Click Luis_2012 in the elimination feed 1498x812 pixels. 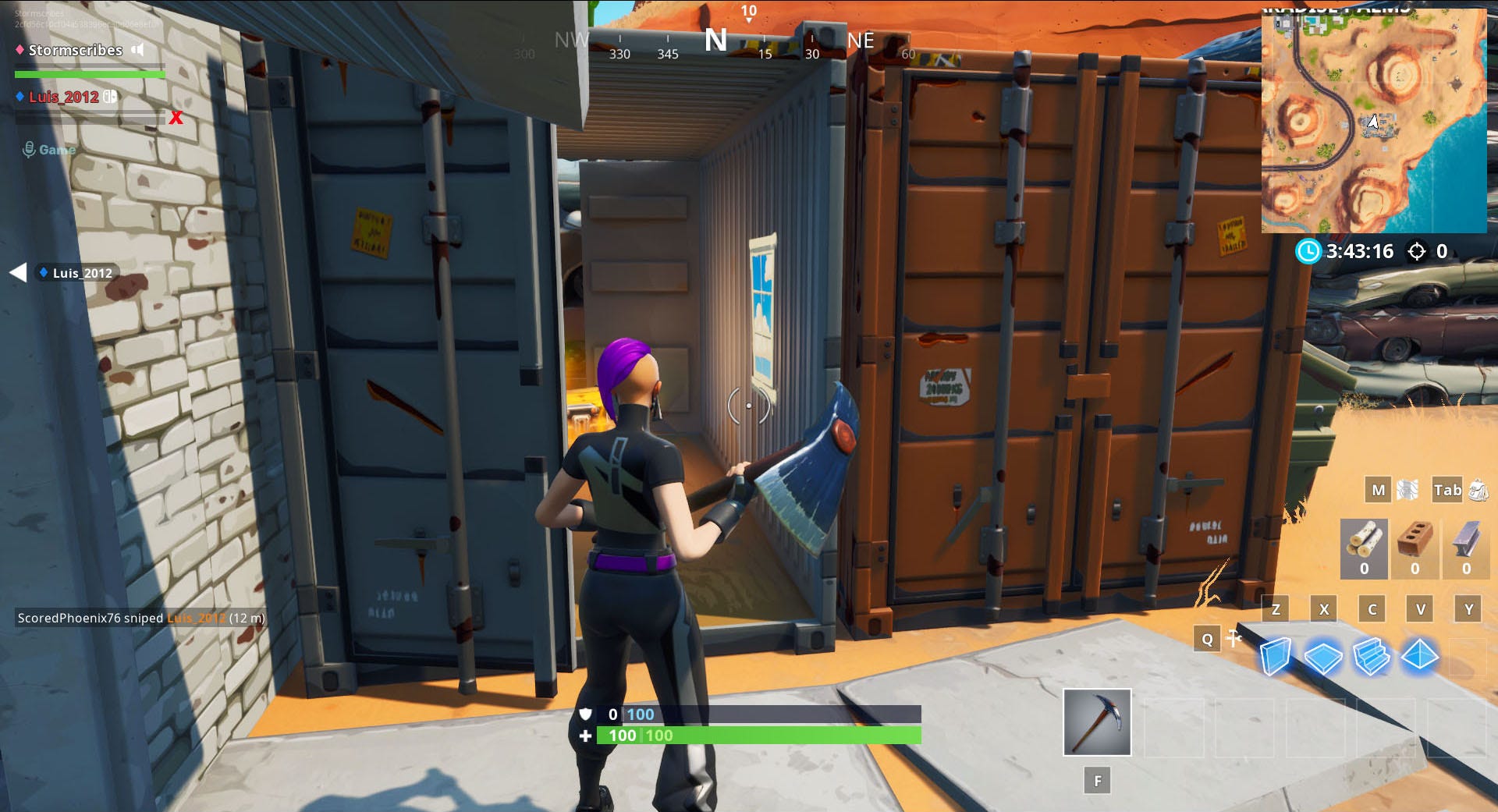[194, 617]
